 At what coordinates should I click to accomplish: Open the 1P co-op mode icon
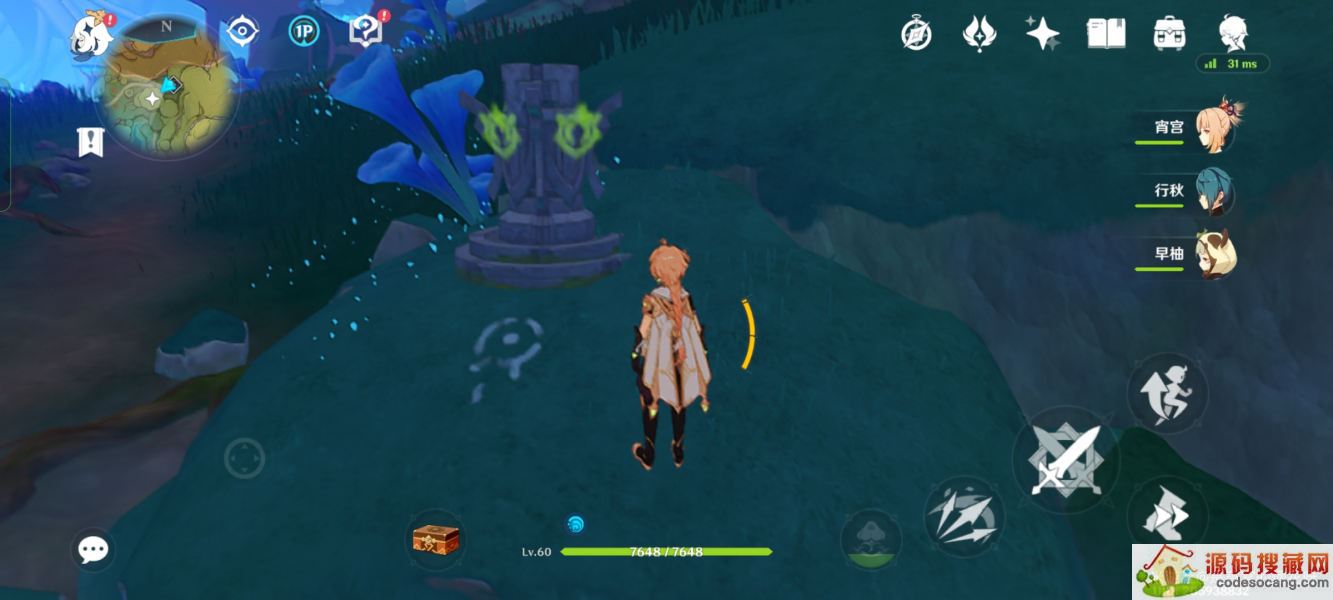[304, 32]
